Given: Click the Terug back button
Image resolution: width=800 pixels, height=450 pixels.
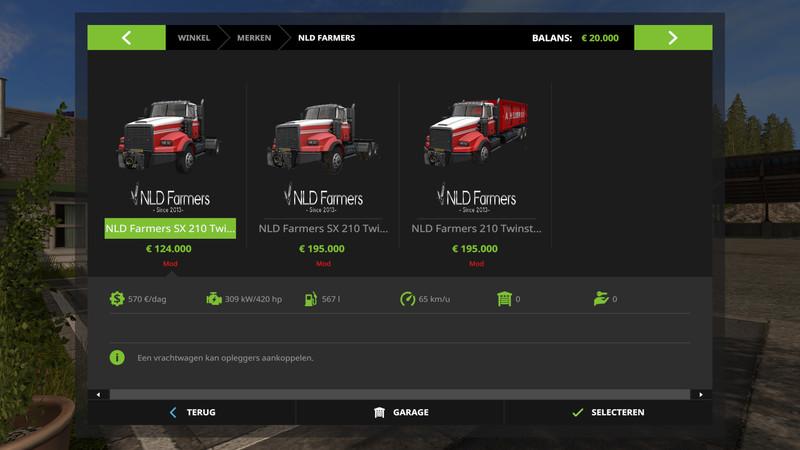Looking at the screenshot, I should [x=192, y=412].
